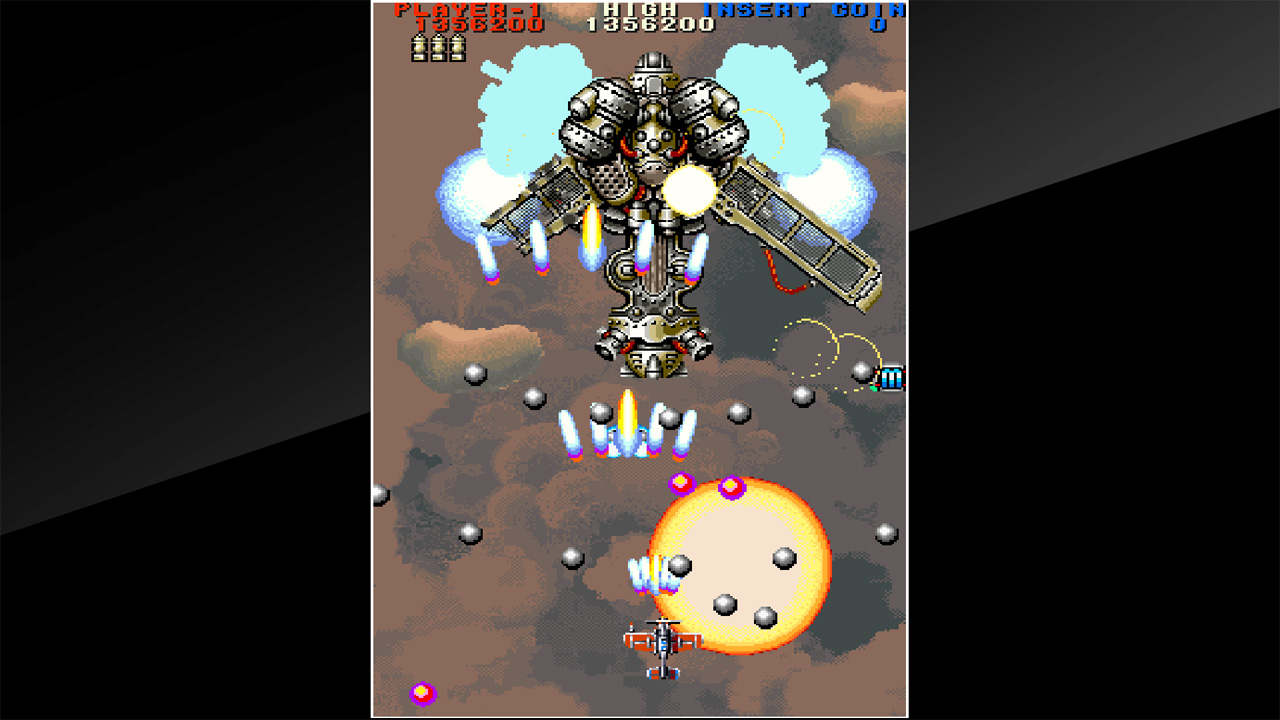1280x720 pixels.
Task: Click the white HIGH score label
Action: pos(640,8)
